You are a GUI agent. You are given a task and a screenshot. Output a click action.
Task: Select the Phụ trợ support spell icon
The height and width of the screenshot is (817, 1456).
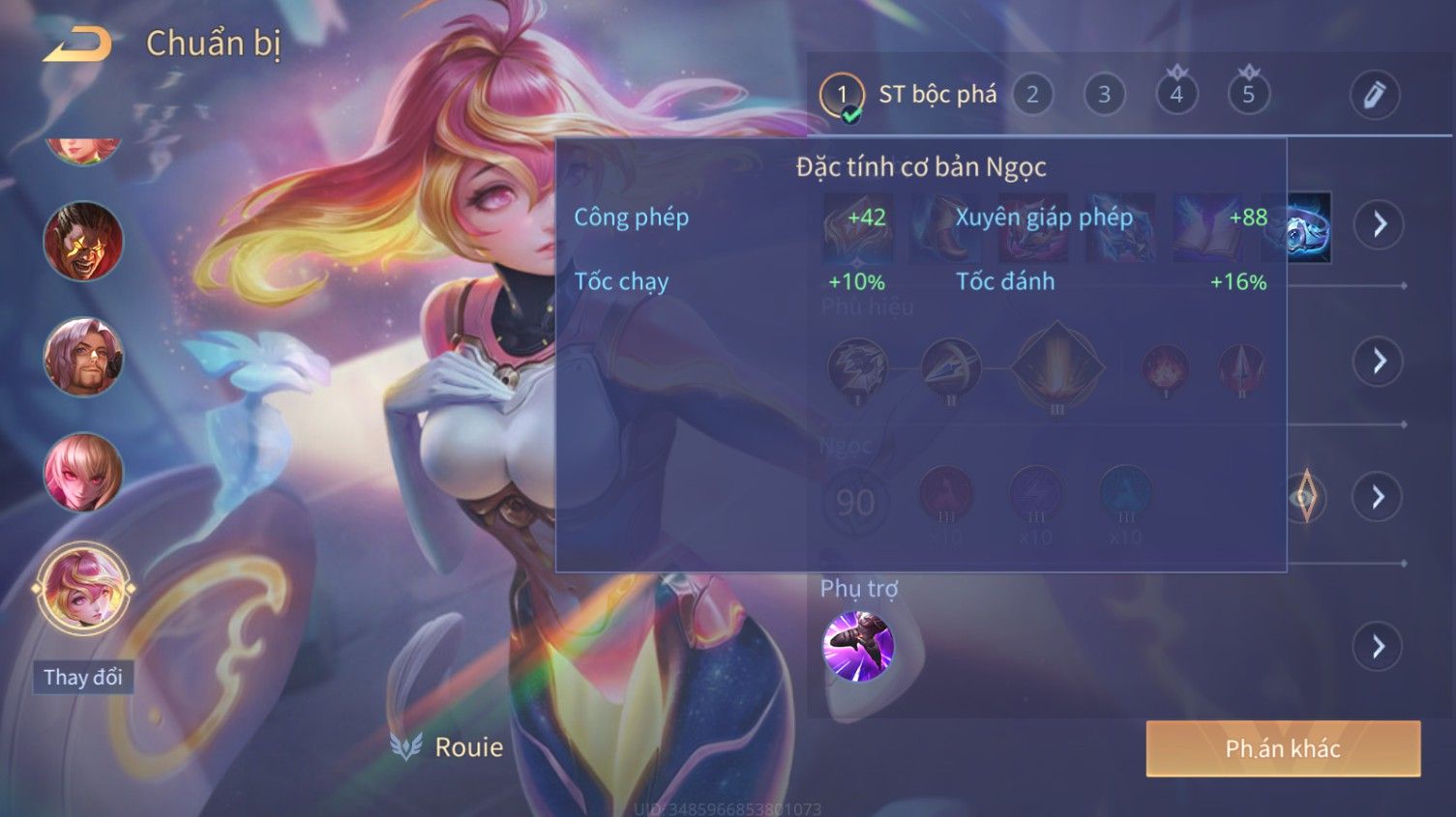(857, 646)
